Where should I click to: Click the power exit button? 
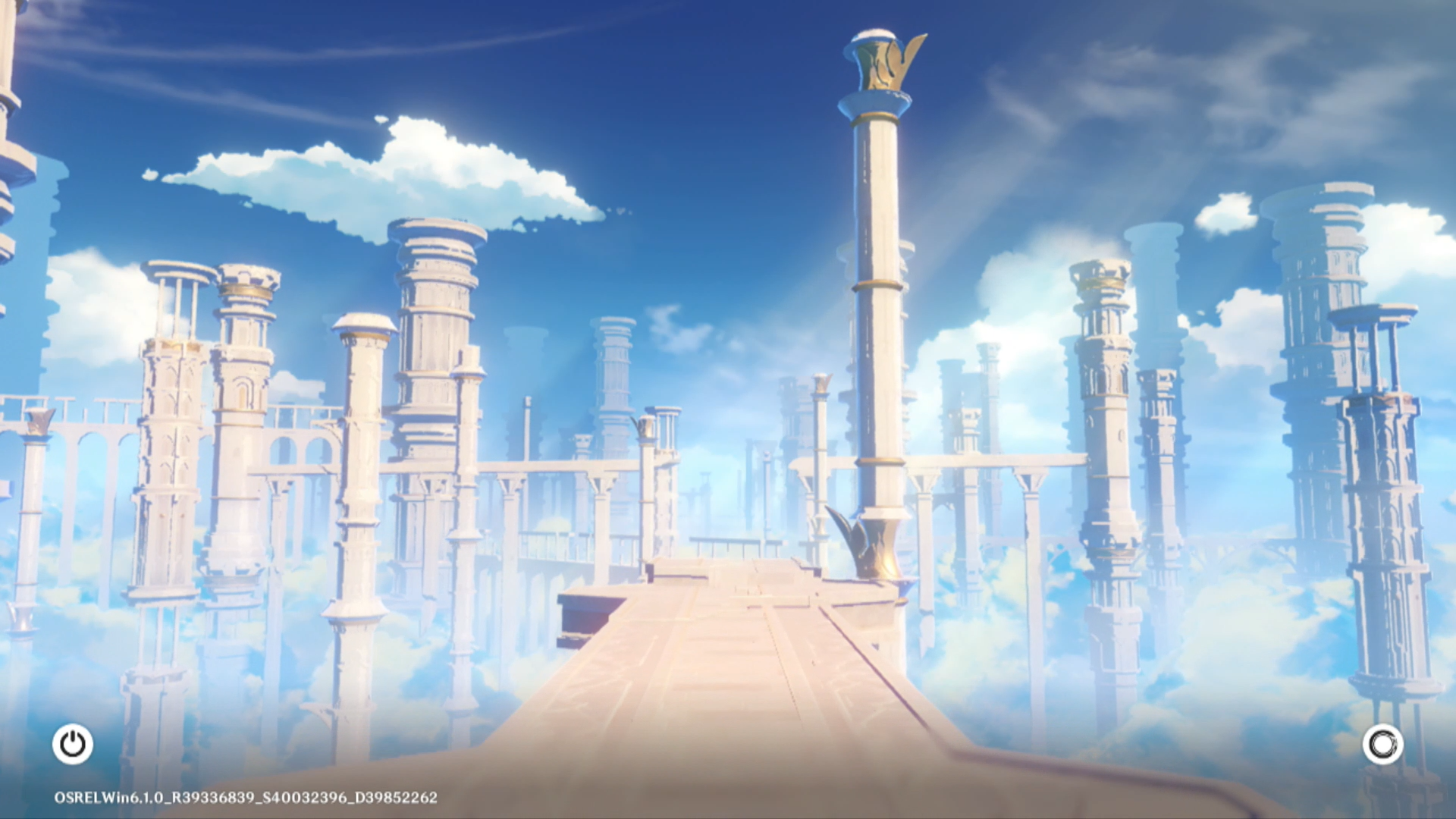73,744
